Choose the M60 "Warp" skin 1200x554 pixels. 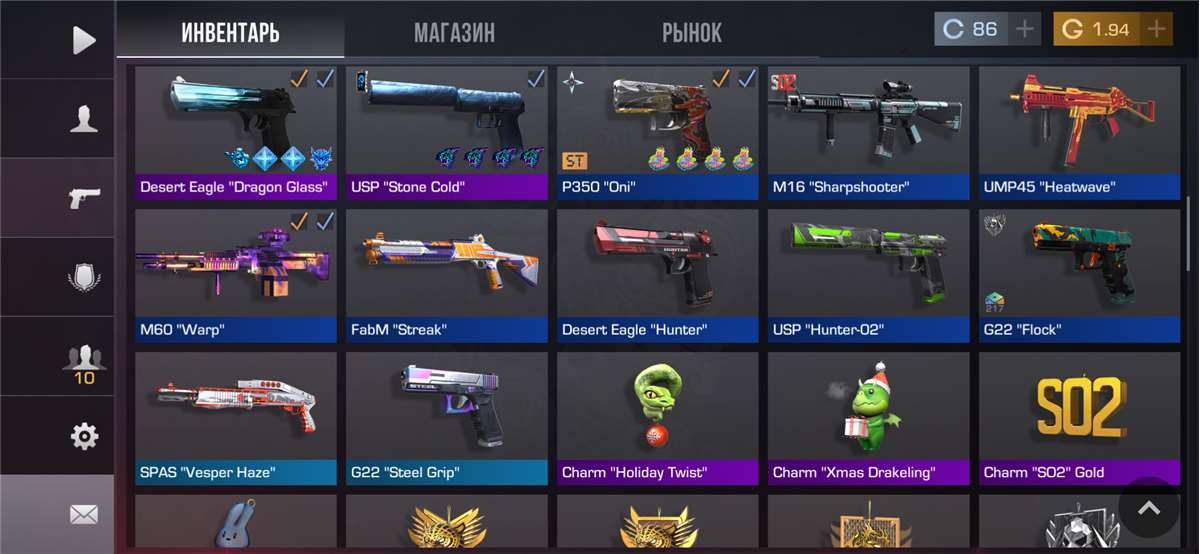pos(235,272)
